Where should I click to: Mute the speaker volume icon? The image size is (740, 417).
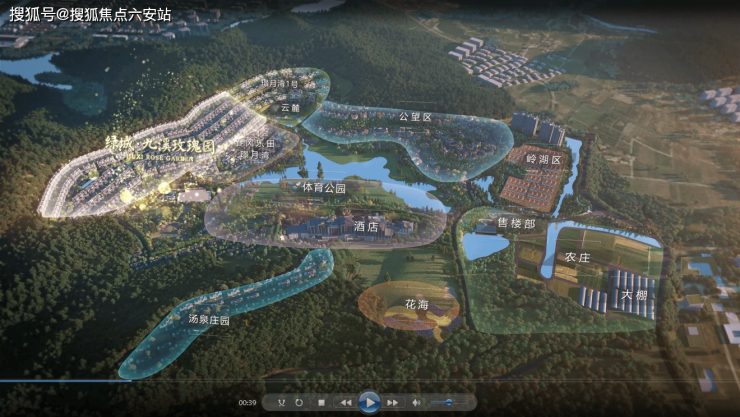(x=416, y=402)
